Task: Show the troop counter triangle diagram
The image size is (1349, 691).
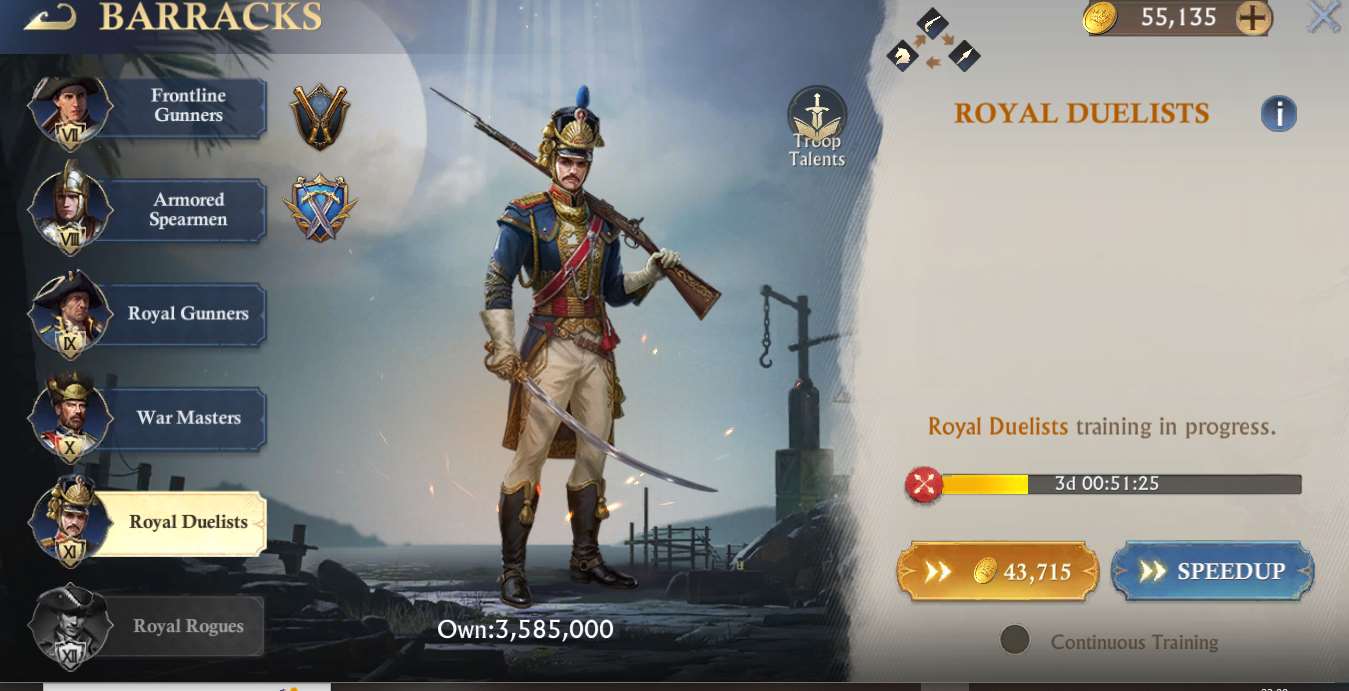Action: 933,41
